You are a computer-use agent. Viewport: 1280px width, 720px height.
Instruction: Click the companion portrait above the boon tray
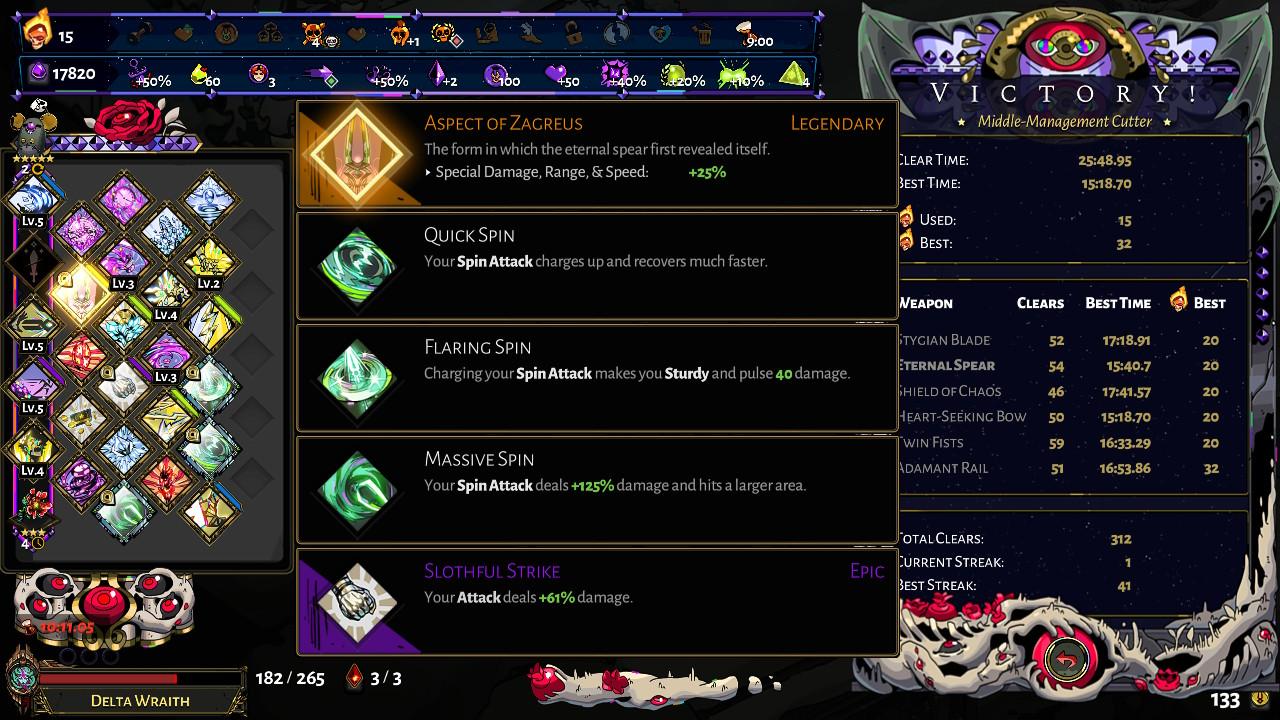pyautogui.click(x=33, y=131)
